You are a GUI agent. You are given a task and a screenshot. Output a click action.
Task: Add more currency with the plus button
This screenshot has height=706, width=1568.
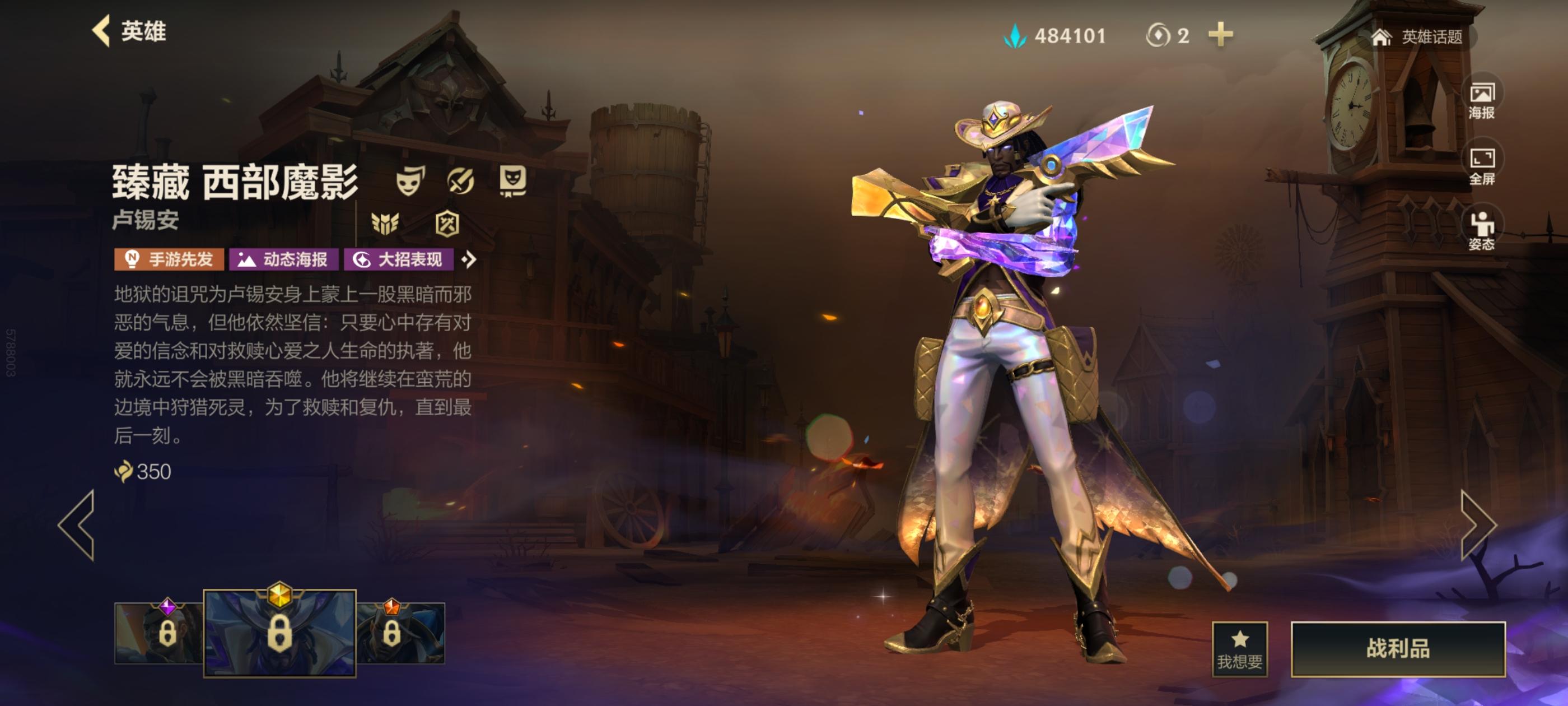point(1220,35)
